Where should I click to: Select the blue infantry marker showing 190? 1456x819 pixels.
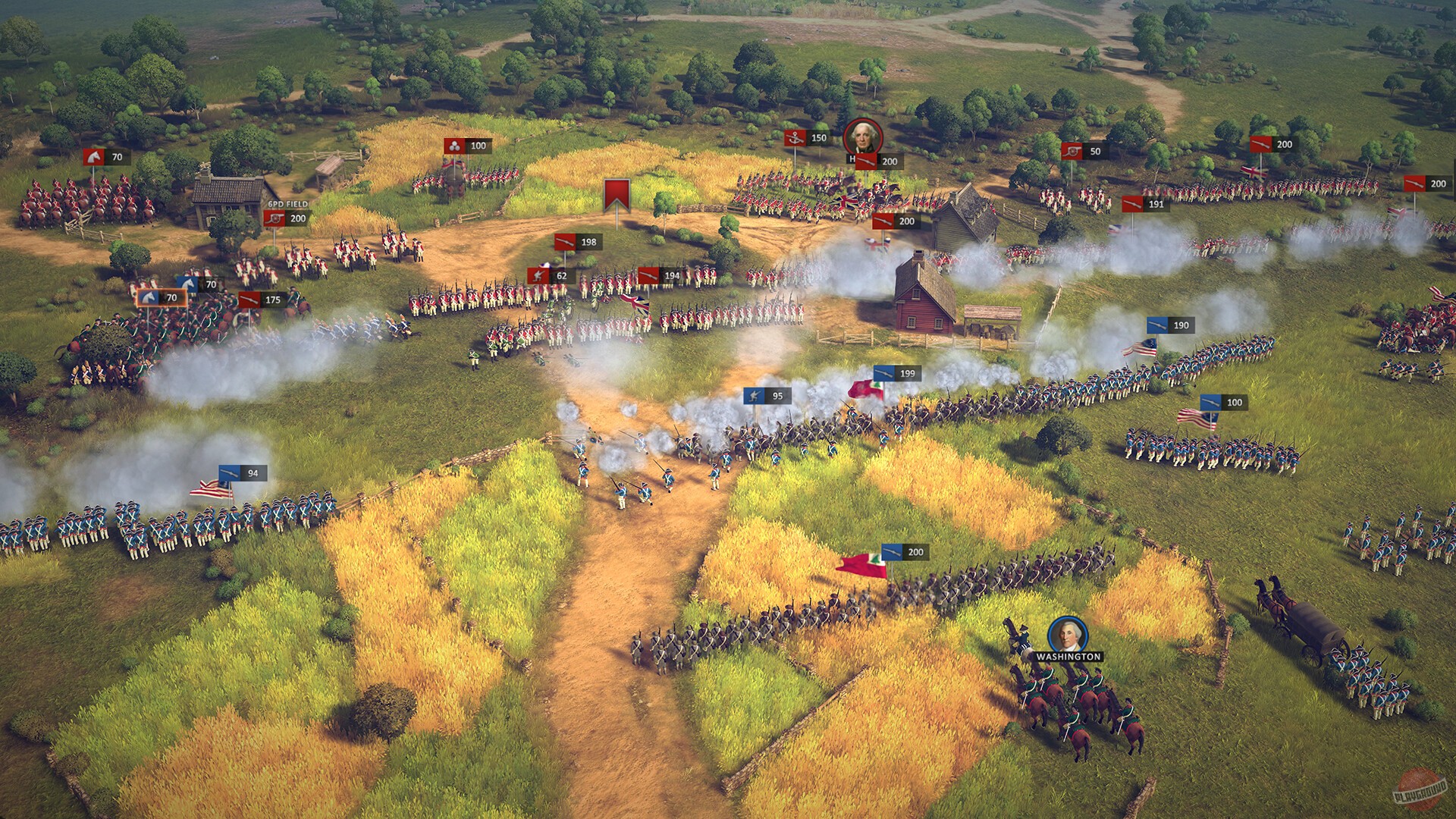coord(1169,325)
